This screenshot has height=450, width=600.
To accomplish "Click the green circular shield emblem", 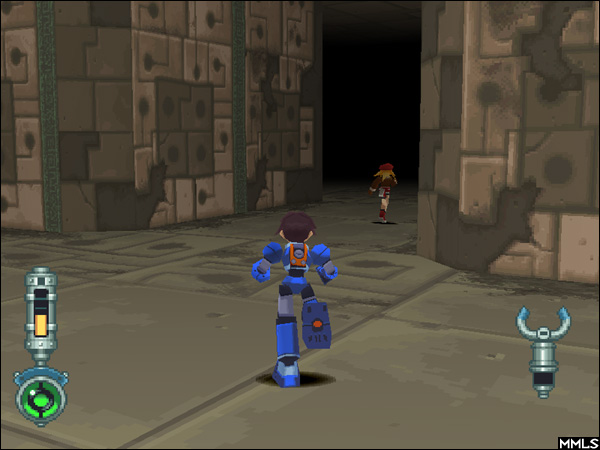I will (x=41, y=397).
